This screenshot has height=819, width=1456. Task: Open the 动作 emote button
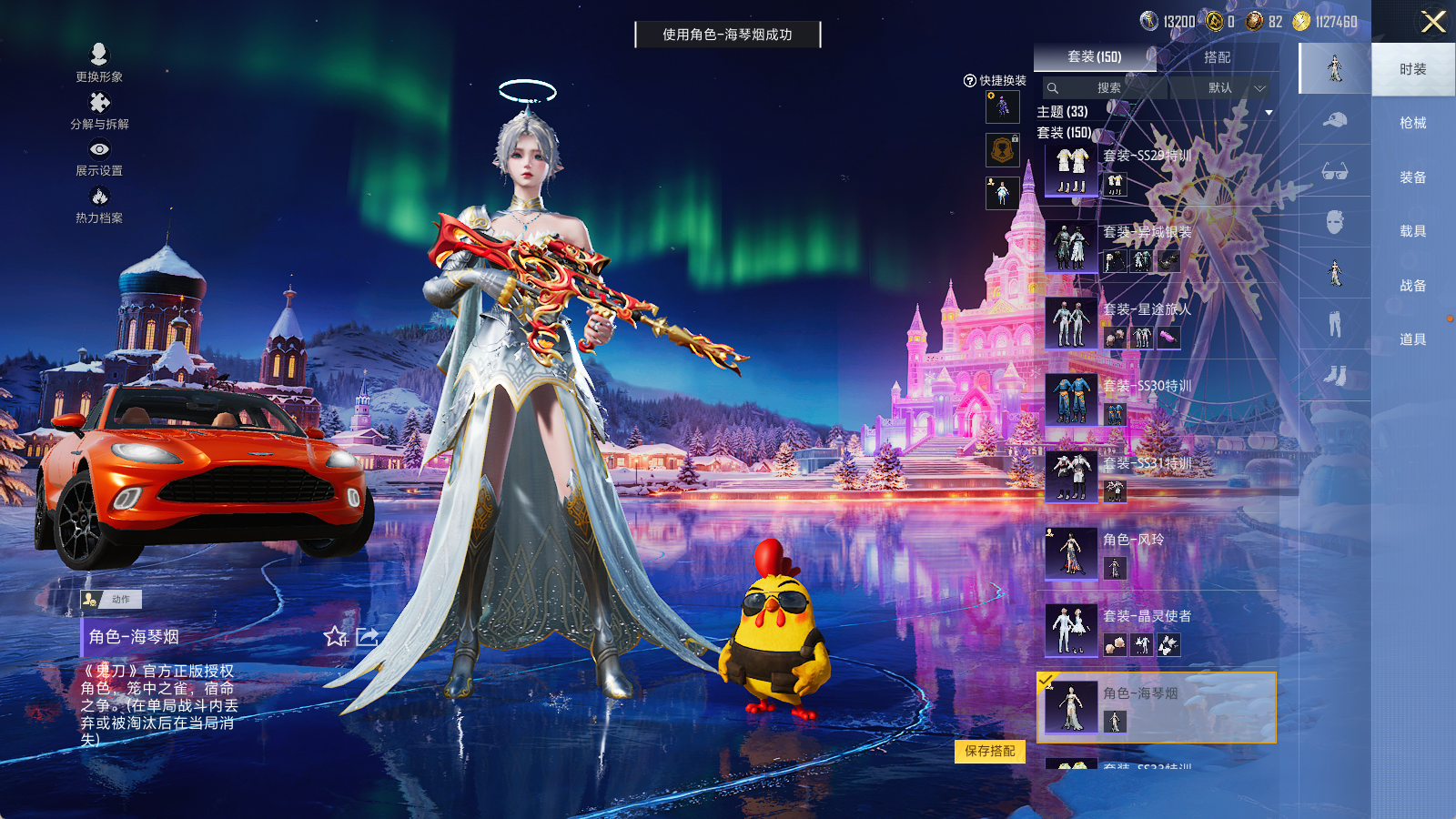(111, 599)
